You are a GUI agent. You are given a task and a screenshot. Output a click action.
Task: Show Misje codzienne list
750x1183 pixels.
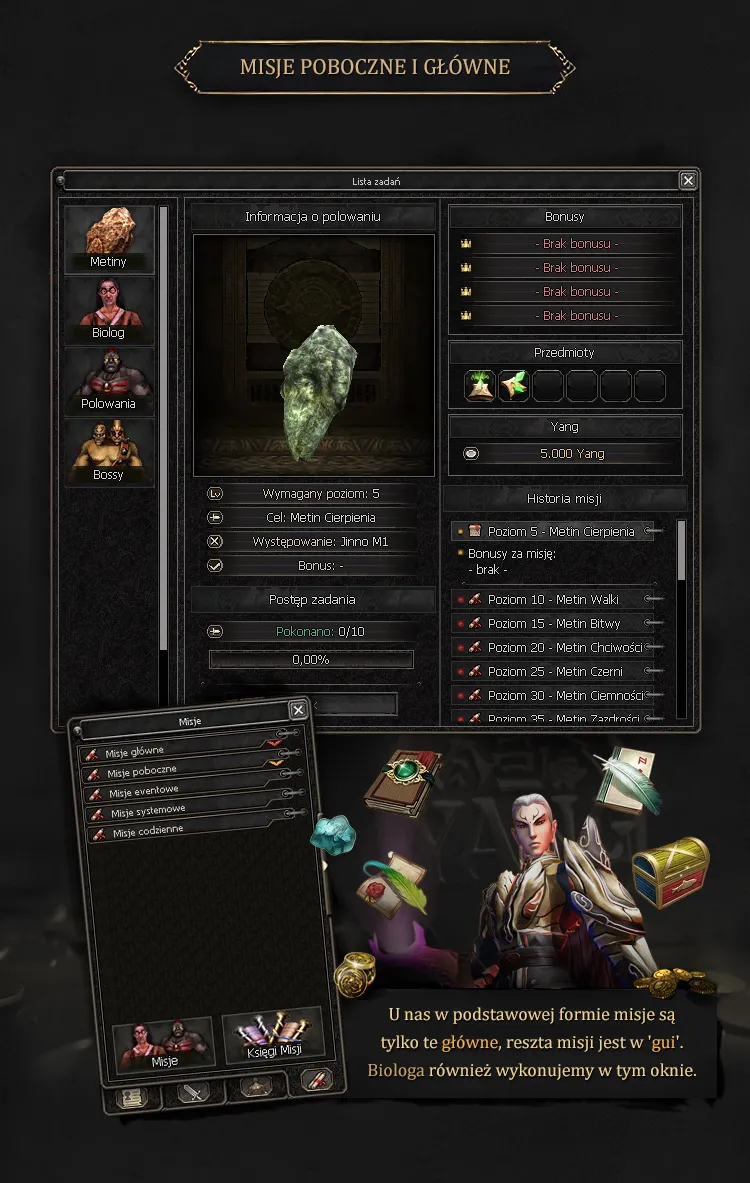click(180, 832)
